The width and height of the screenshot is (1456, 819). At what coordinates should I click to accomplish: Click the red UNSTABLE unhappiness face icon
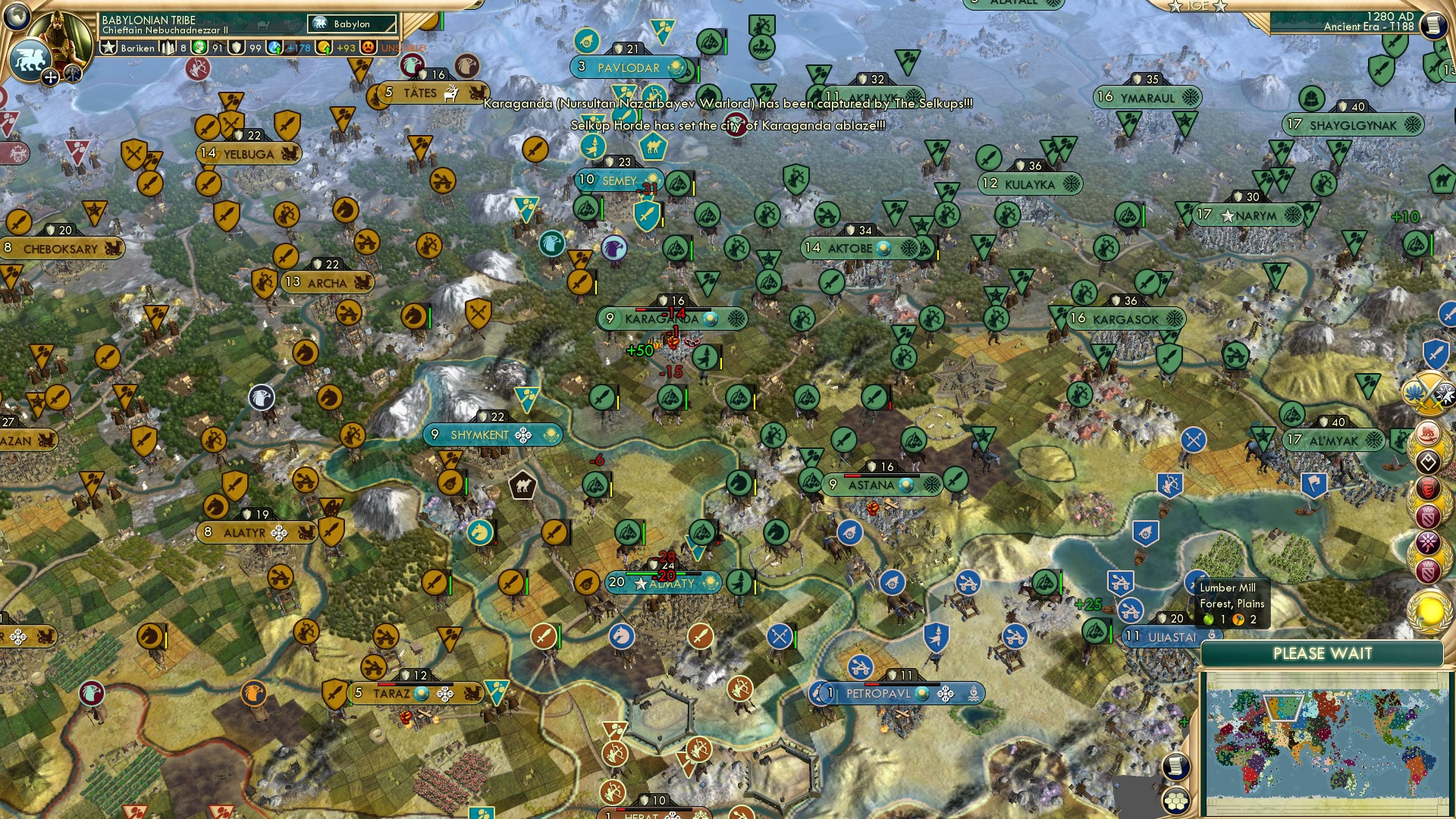[367, 47]
